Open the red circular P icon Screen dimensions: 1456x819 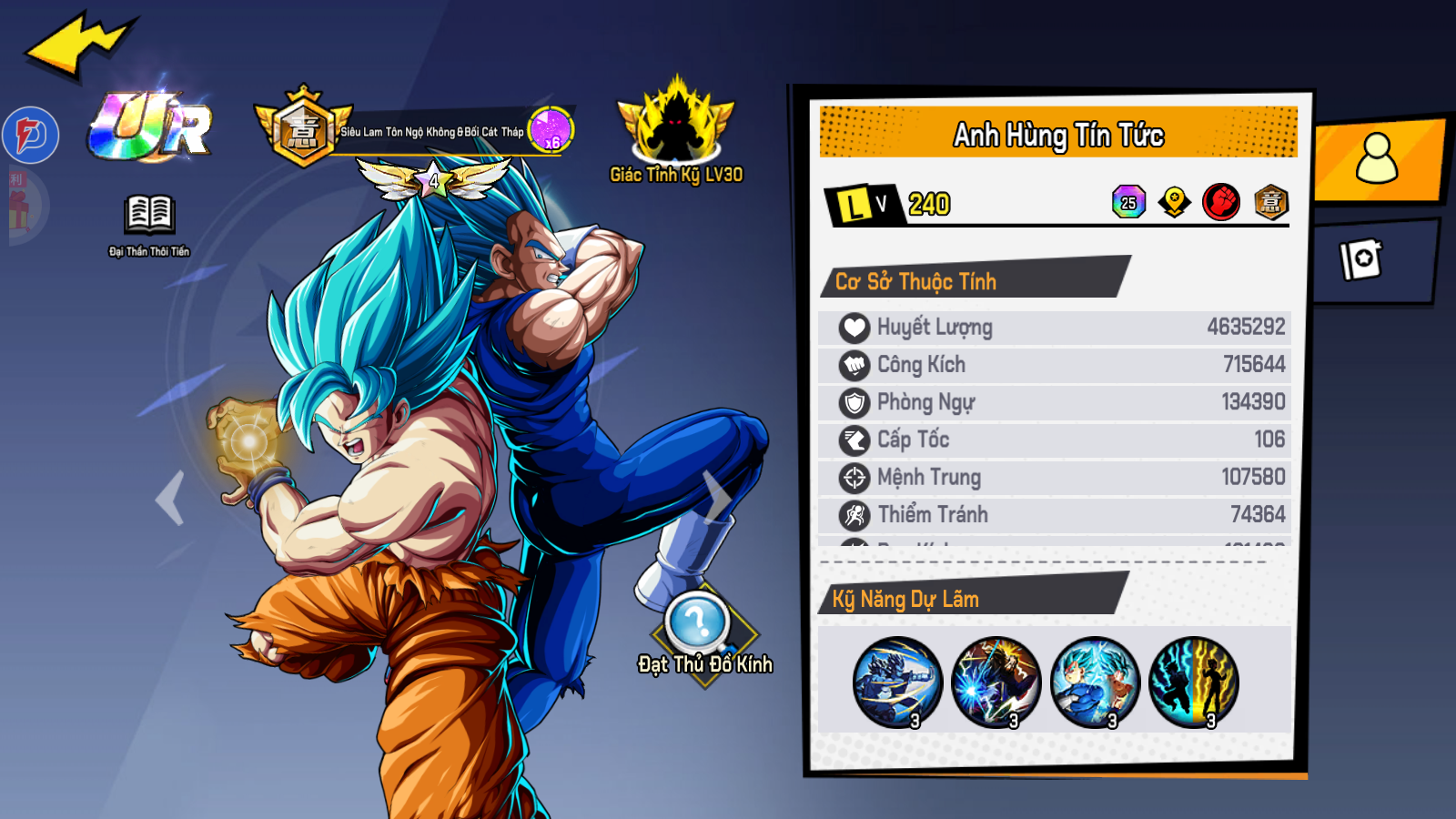(31, 136)
